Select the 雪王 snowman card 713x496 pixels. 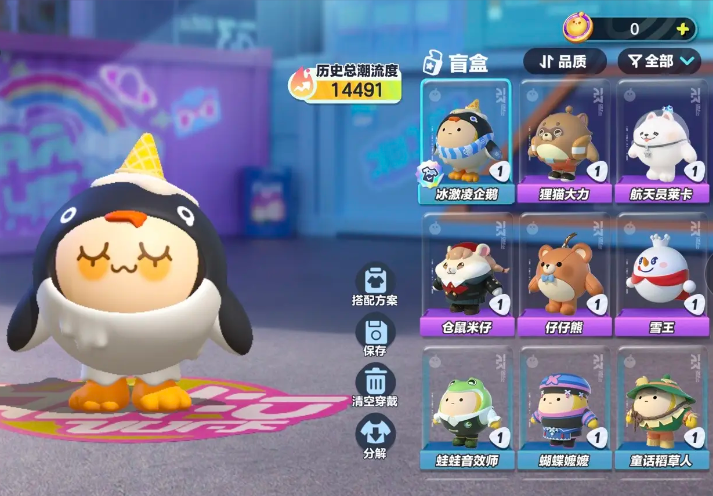pos(661,275)
